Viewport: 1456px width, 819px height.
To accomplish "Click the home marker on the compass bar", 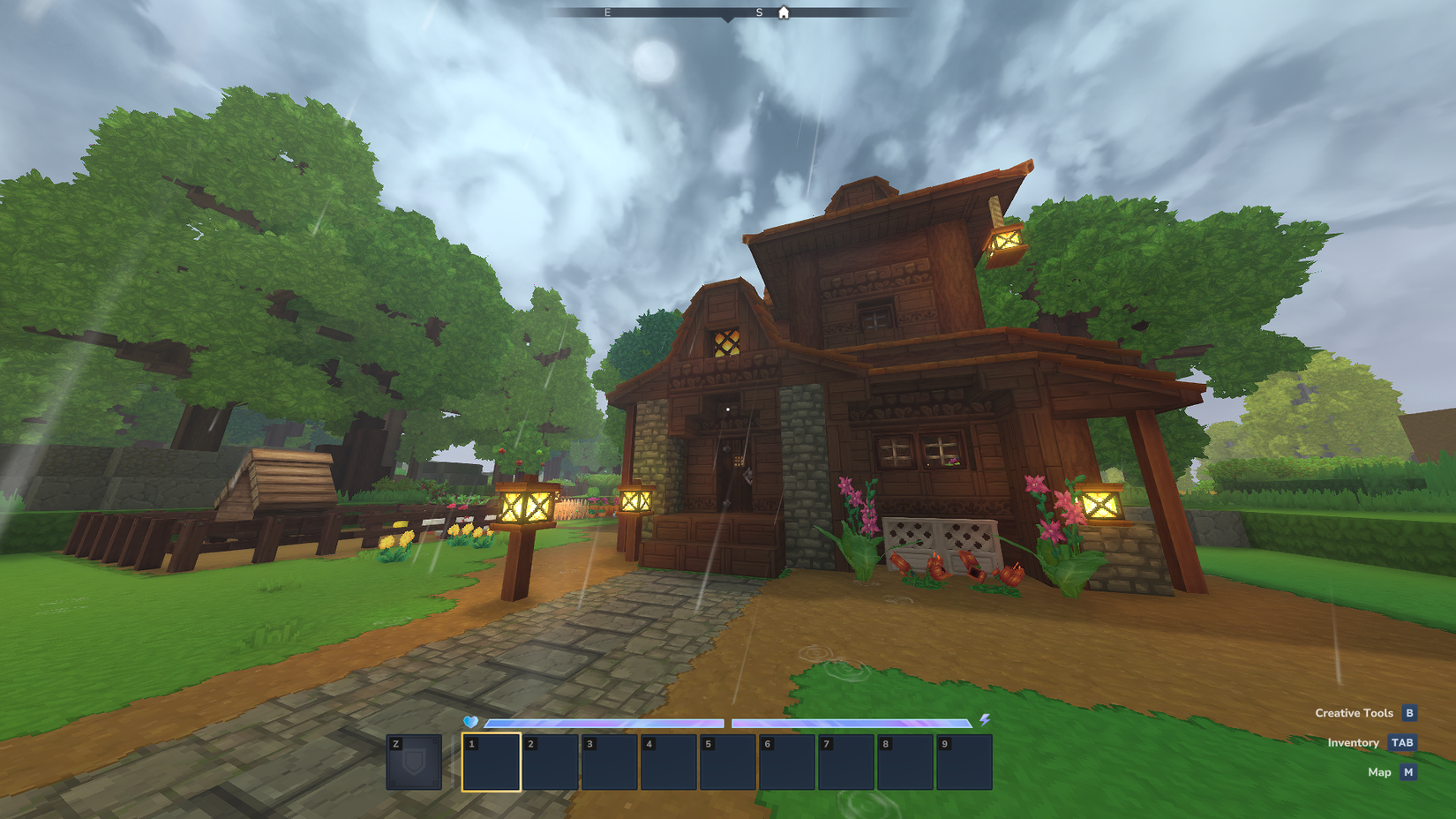I will pos(783,13).
